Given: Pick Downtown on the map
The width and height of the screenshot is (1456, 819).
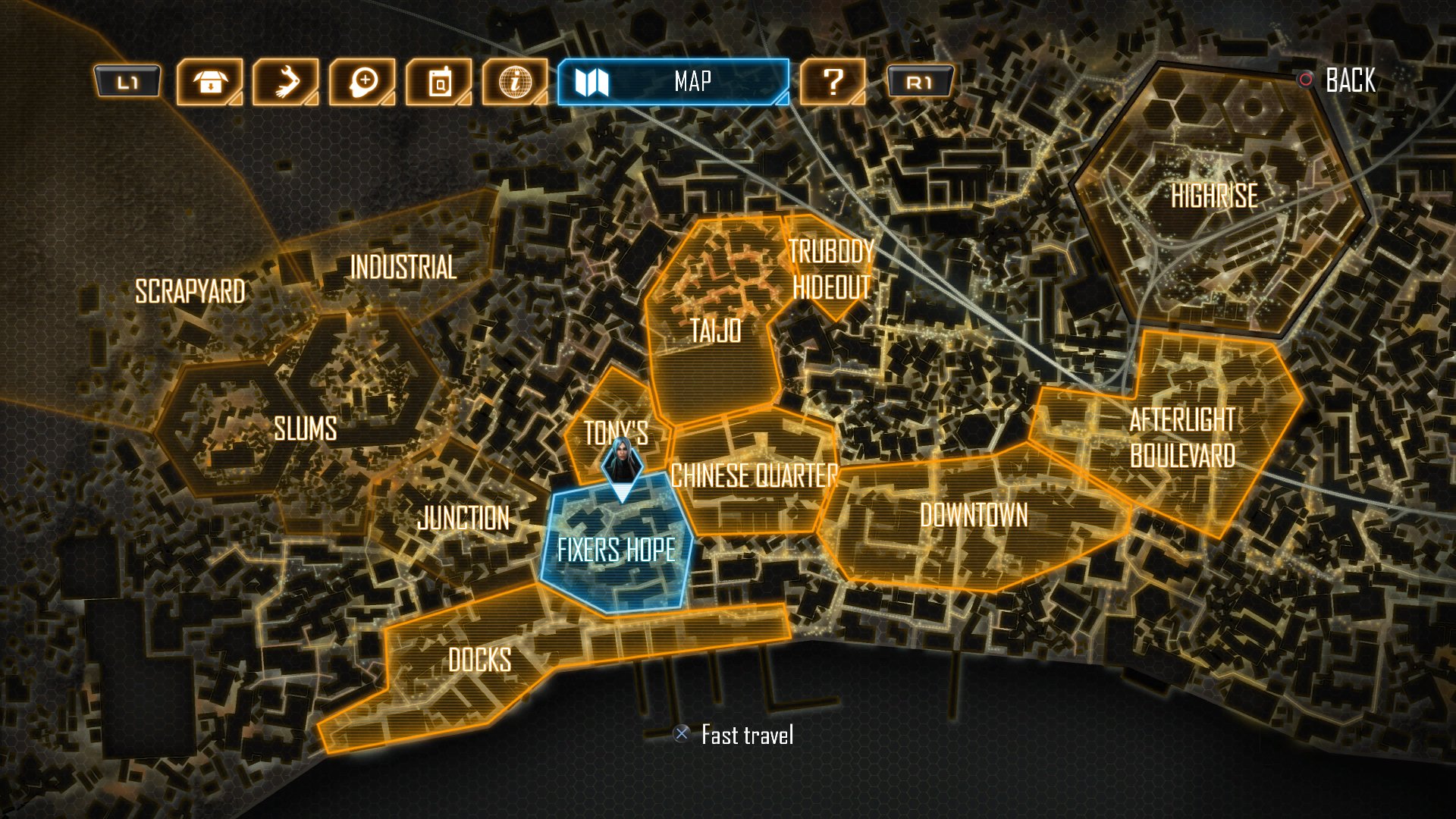Looking at the screenshot, I should point(974,516).
